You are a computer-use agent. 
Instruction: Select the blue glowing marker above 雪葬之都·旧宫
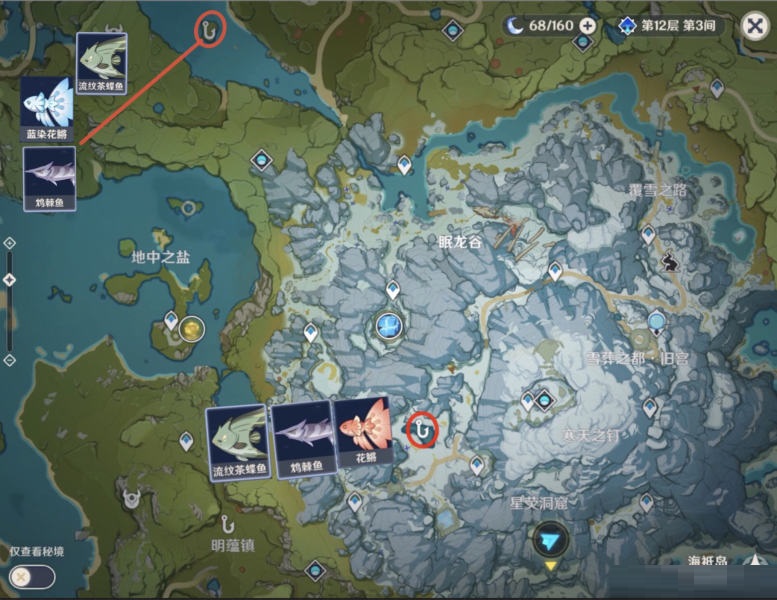click(x=656, y=322)
